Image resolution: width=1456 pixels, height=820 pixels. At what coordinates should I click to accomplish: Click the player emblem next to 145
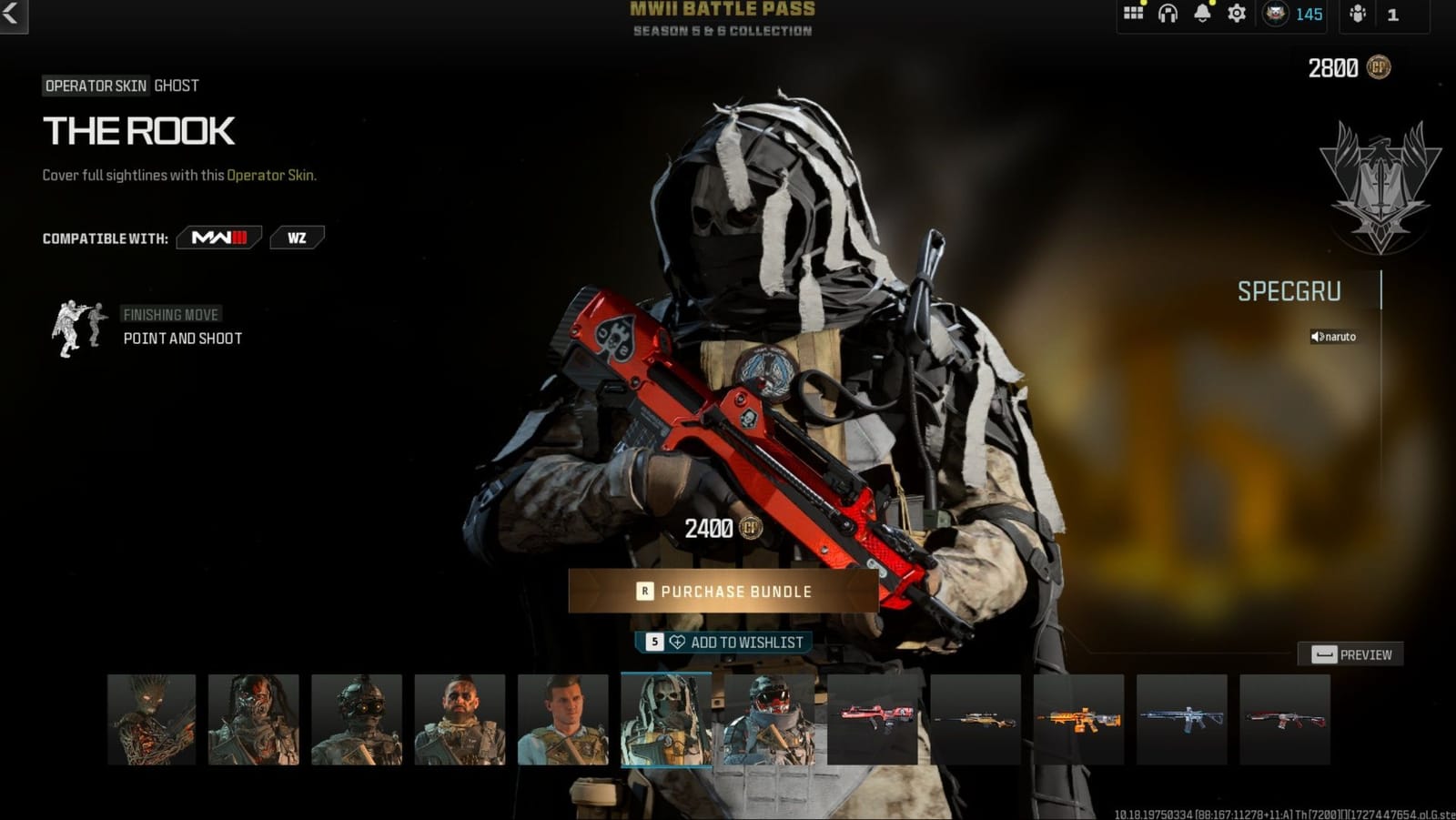click(x=1278, y=14)
